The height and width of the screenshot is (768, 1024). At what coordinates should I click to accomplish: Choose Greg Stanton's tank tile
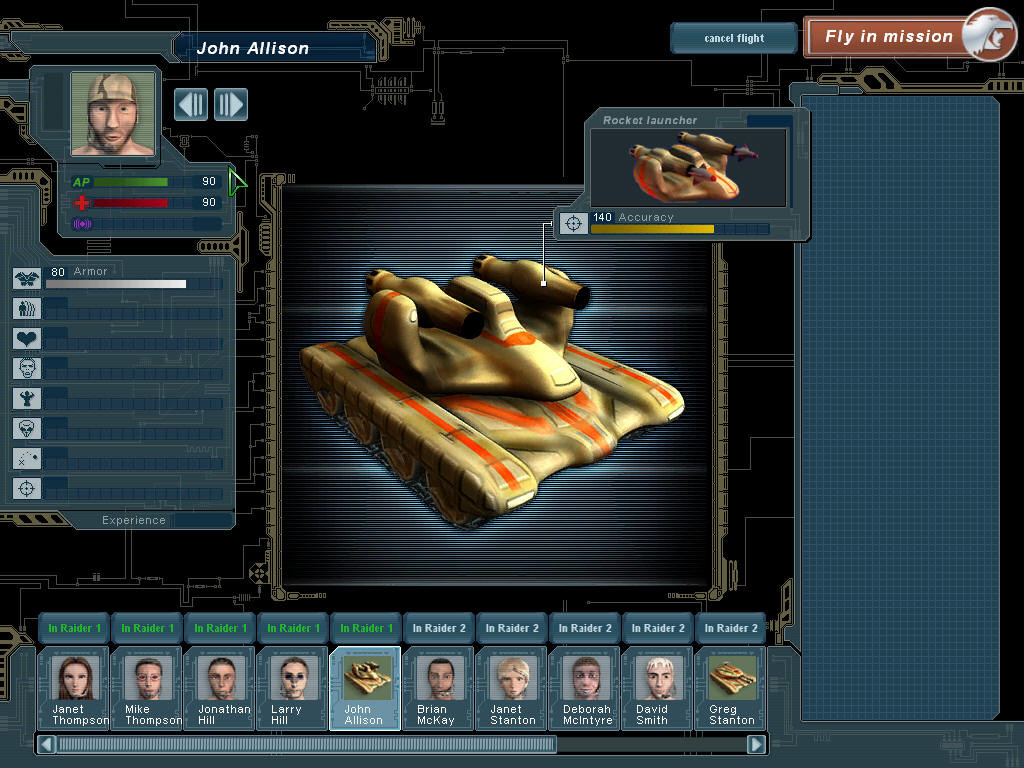pos(730,687)
